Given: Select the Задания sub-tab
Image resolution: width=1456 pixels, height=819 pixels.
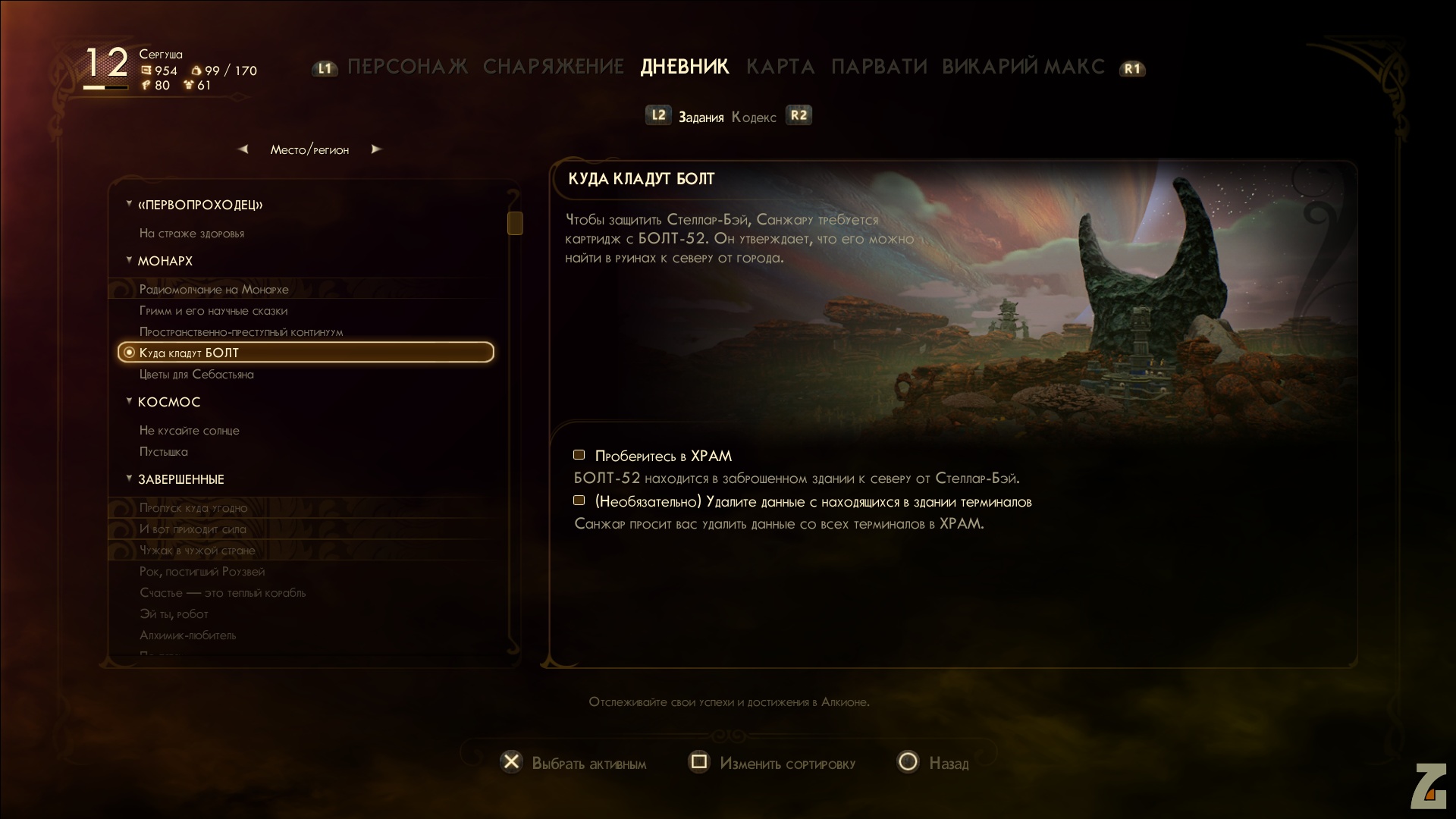Looking at the screenshot, I should (x=701, y=118).
